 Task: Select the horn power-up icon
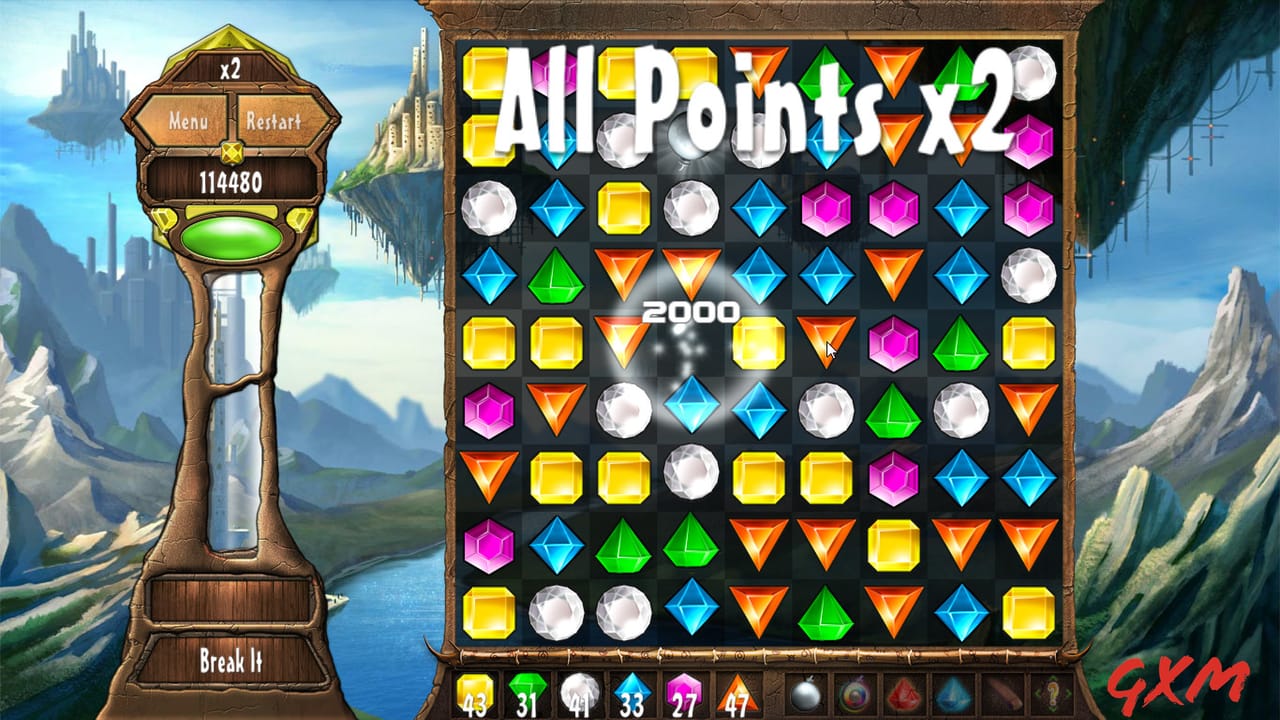point(1002,694)
